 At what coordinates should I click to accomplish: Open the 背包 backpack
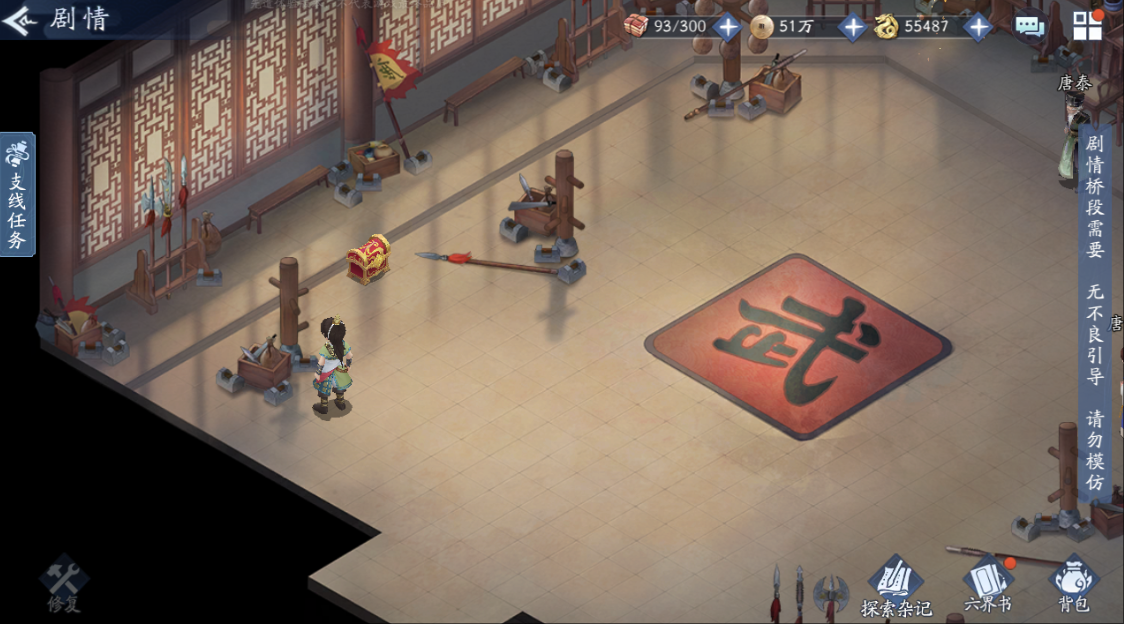click(x=1073, y=585)
